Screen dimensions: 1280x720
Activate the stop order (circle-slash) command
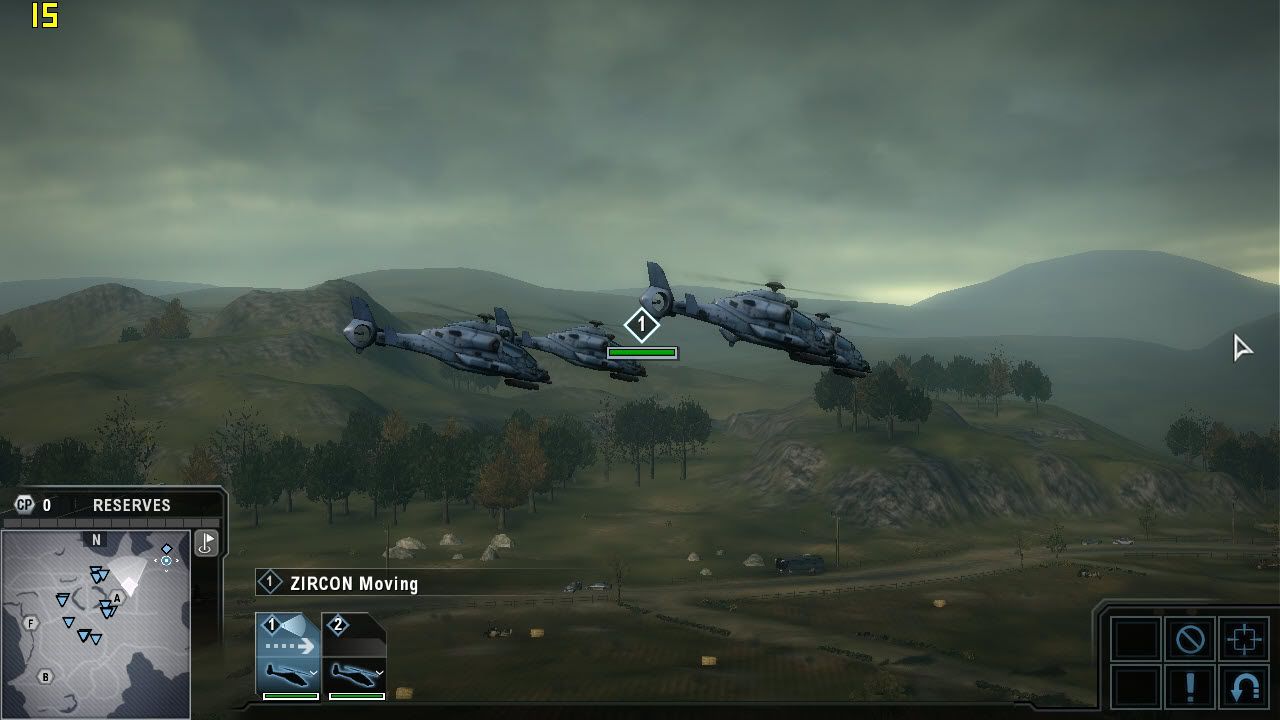[x=1190, y=639]
